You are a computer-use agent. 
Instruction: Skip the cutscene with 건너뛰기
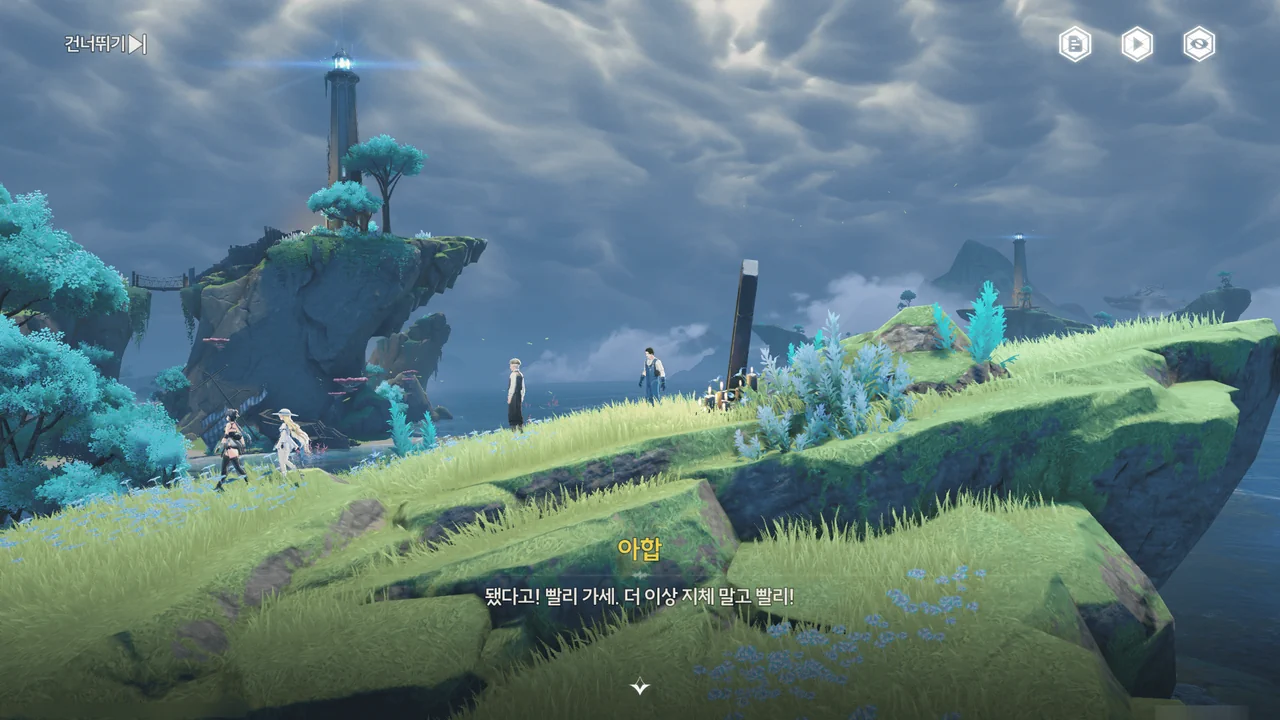click(x=106, y=44)
